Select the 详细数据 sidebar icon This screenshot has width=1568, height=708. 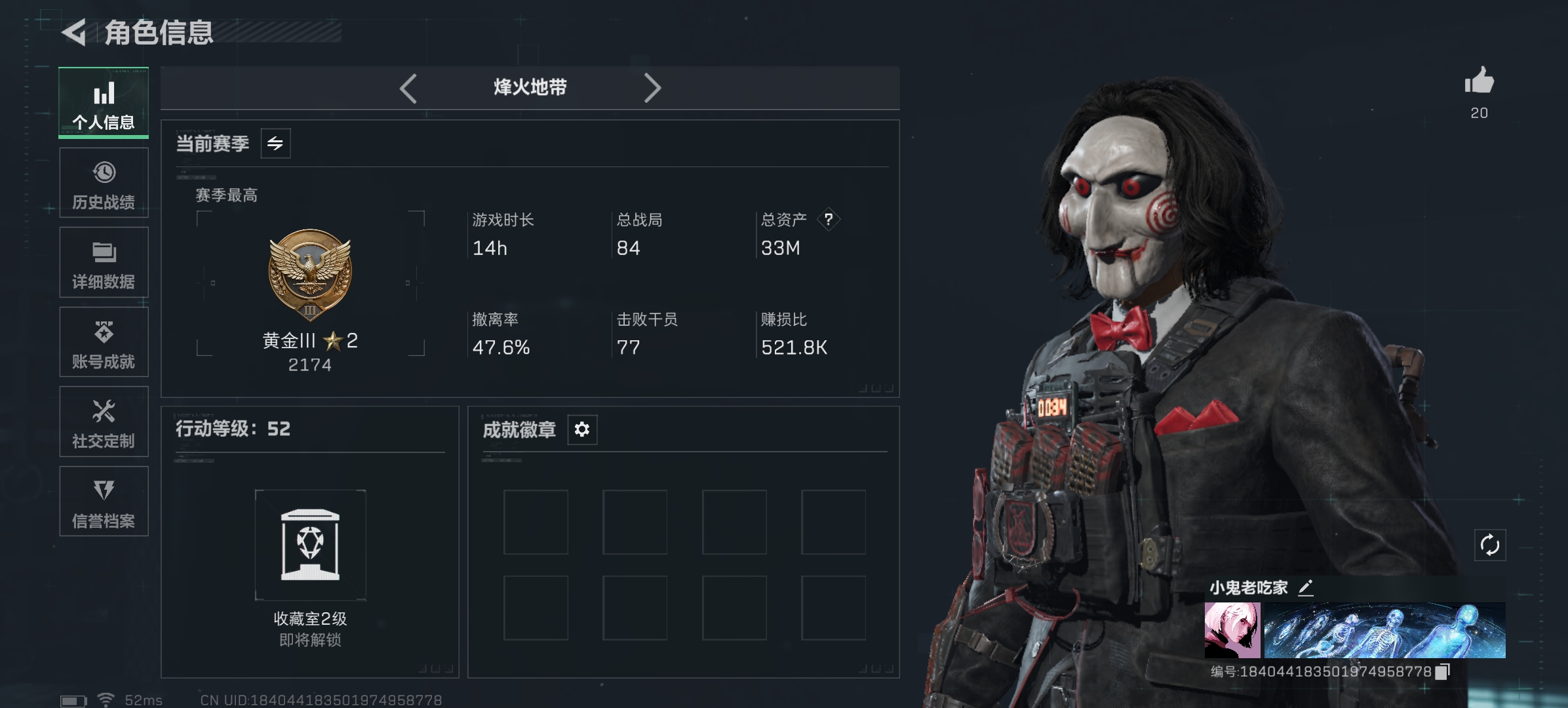pyautogui.click(x=104, y=262)
